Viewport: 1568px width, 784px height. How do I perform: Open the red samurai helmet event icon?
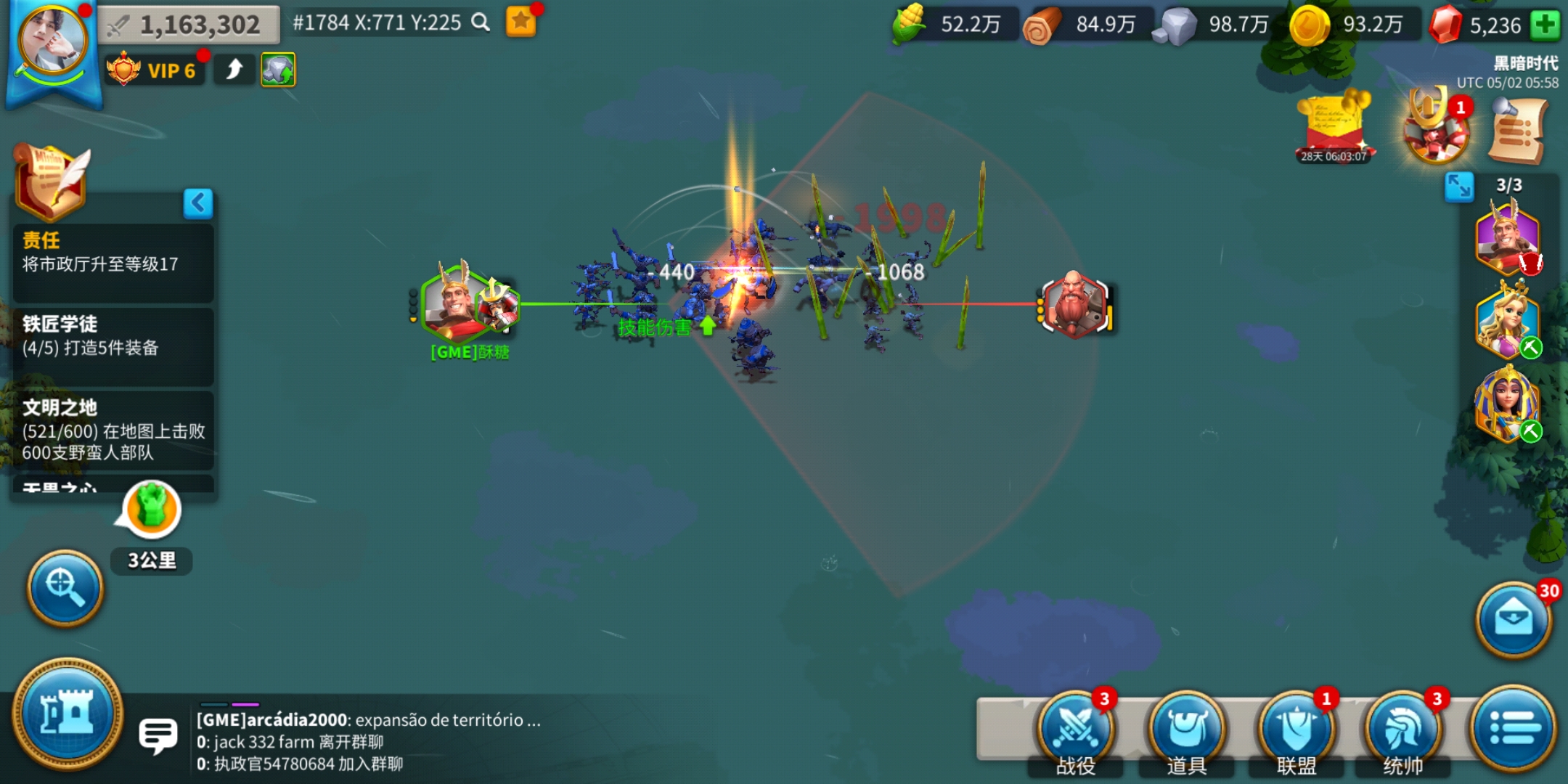pos(1435,131)
